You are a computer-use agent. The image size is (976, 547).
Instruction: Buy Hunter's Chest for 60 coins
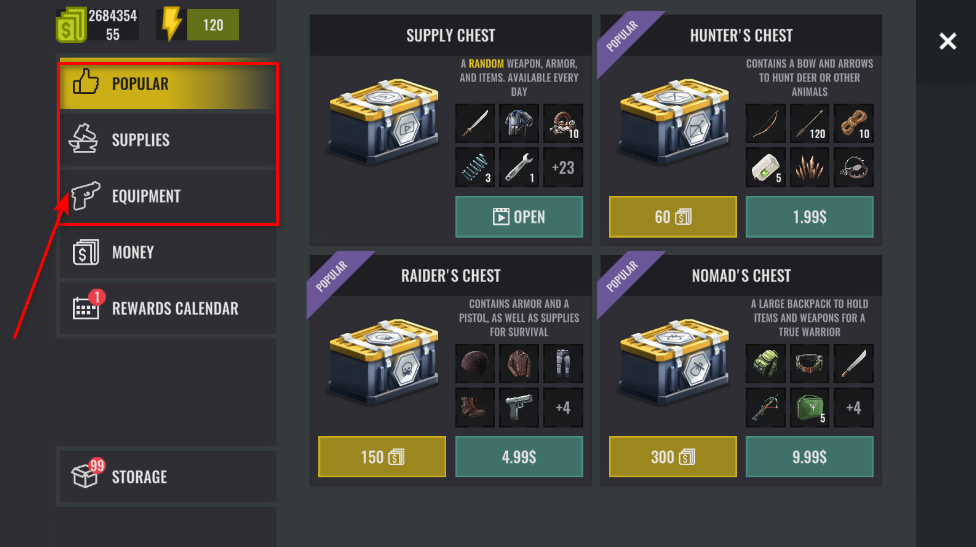pos(672,217)
